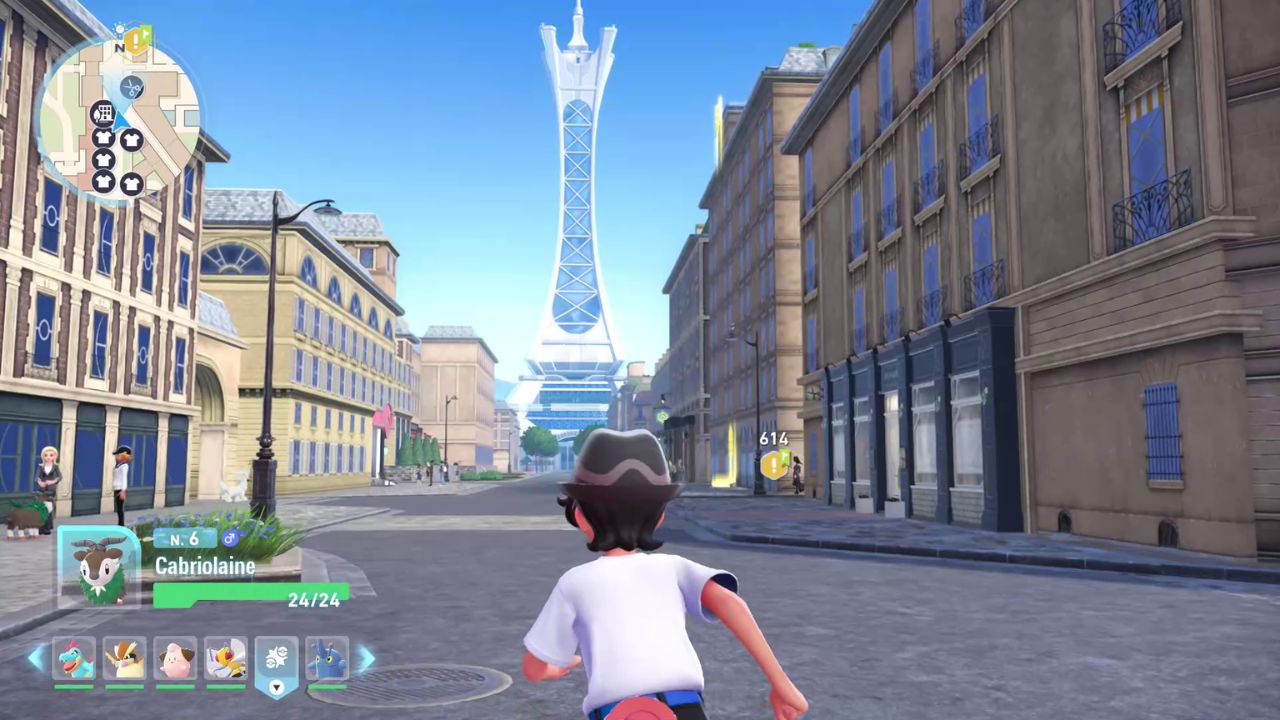Click the right arrow of the party bar
1280x720 pixels.
point(365,658)
